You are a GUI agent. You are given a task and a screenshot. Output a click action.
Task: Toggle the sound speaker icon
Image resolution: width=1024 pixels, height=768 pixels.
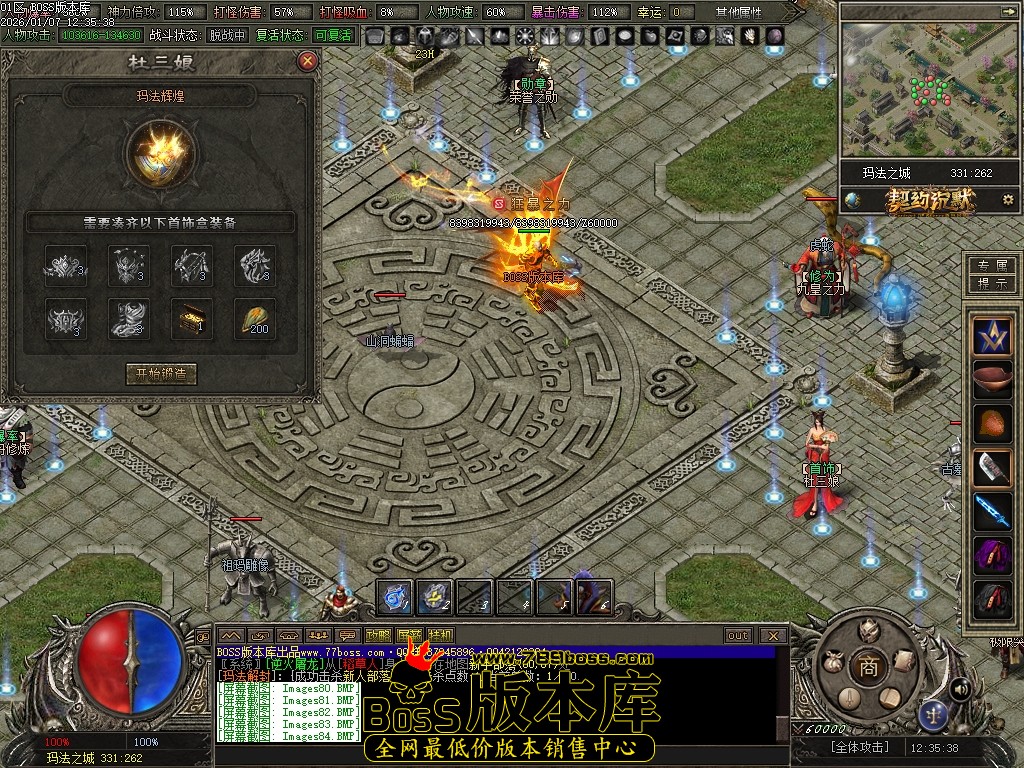[x=960, y=688]
